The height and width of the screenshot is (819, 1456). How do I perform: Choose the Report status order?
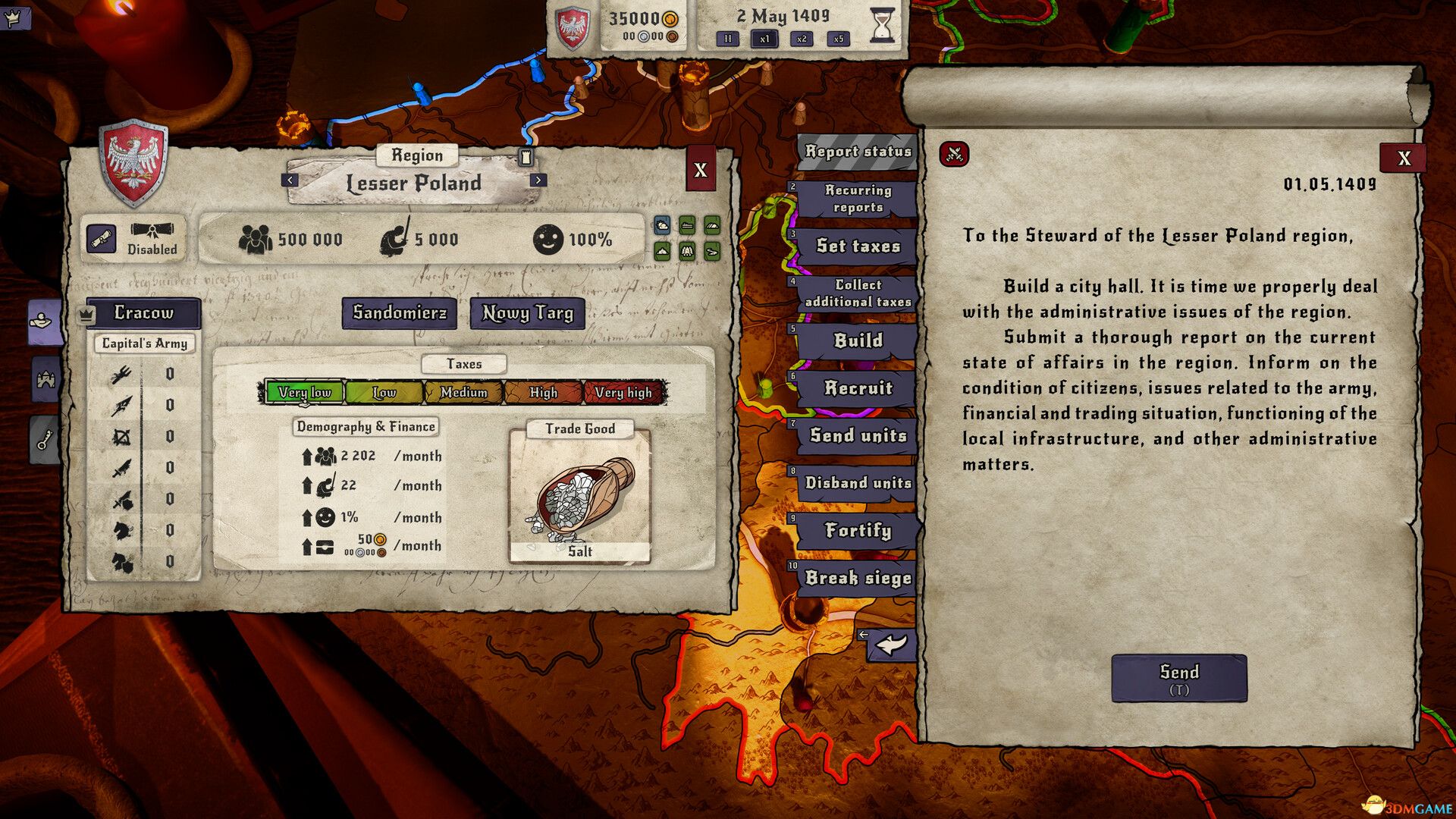858,151
